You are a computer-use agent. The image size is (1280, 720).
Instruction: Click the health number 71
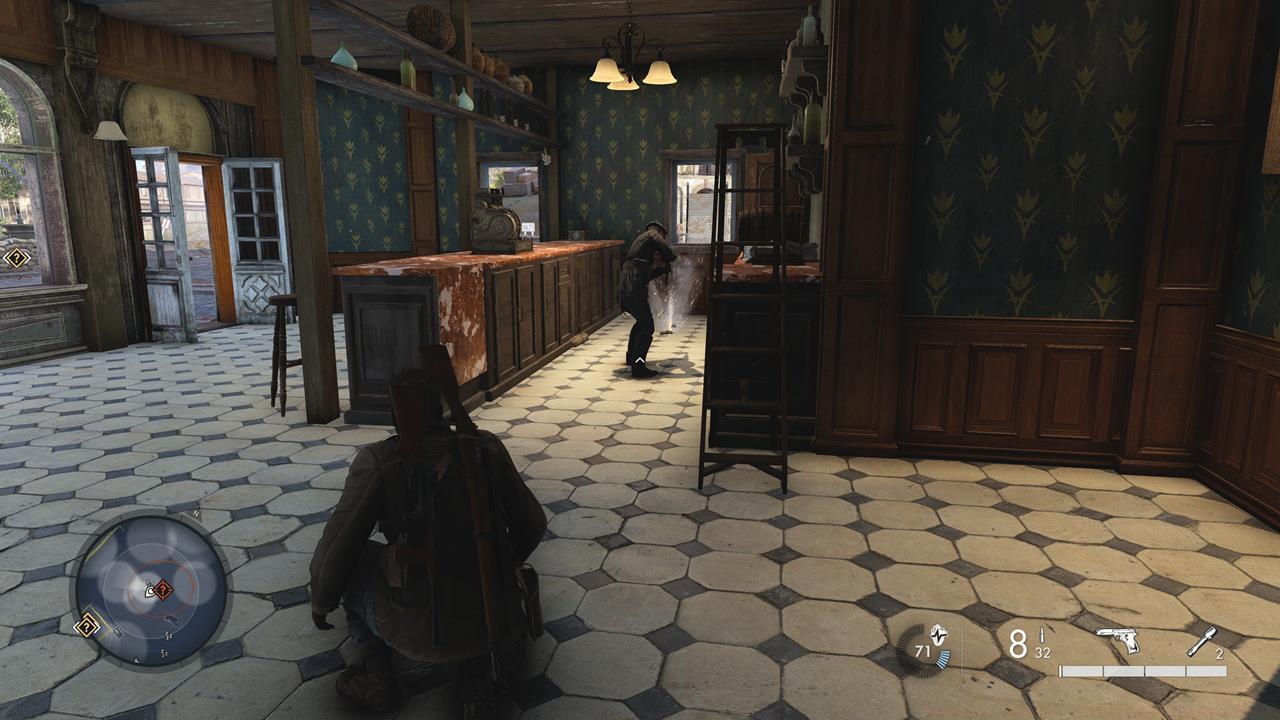[x=922, y=651]
